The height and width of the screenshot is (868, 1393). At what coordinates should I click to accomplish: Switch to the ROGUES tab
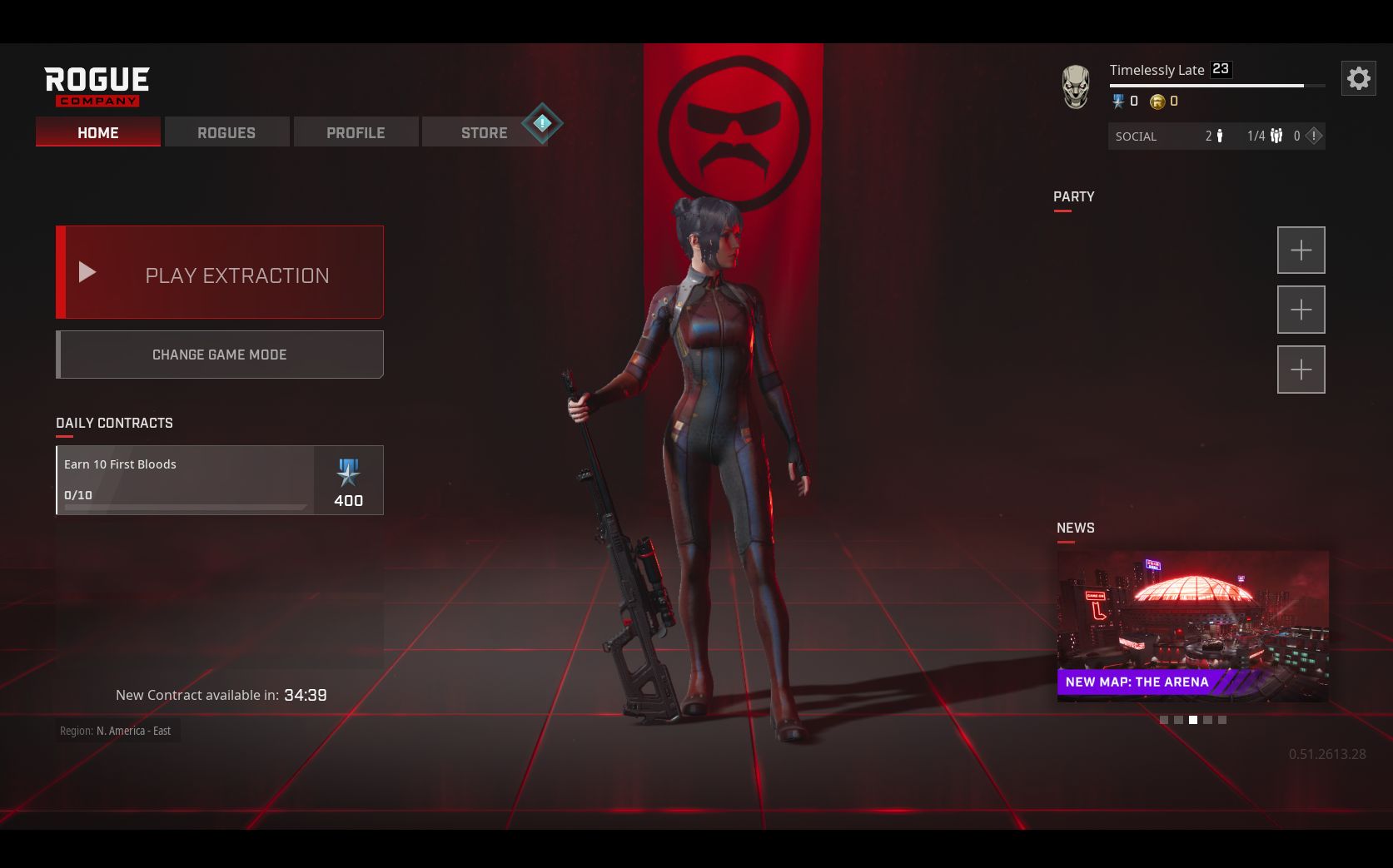click(226, 131)
